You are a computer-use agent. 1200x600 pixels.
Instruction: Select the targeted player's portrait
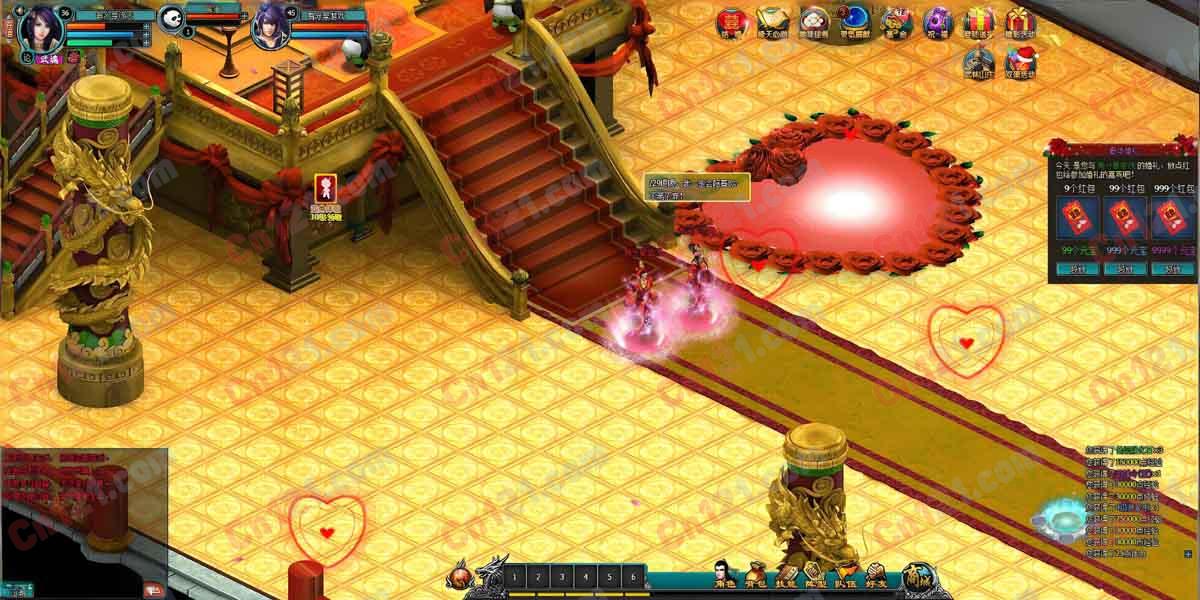click(x=270, y=25)
